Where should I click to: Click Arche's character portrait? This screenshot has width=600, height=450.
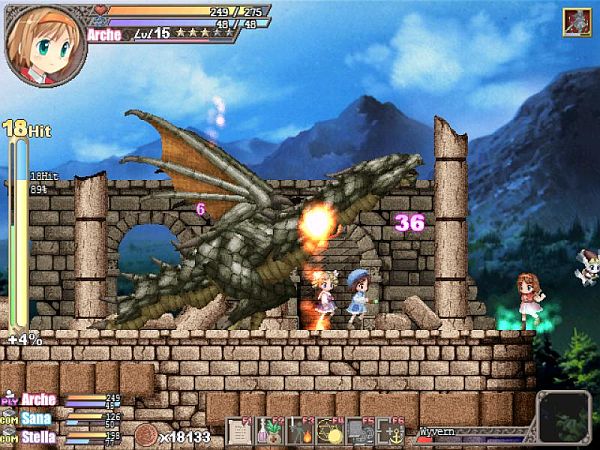pyautogui.click(x=43, y=43)
